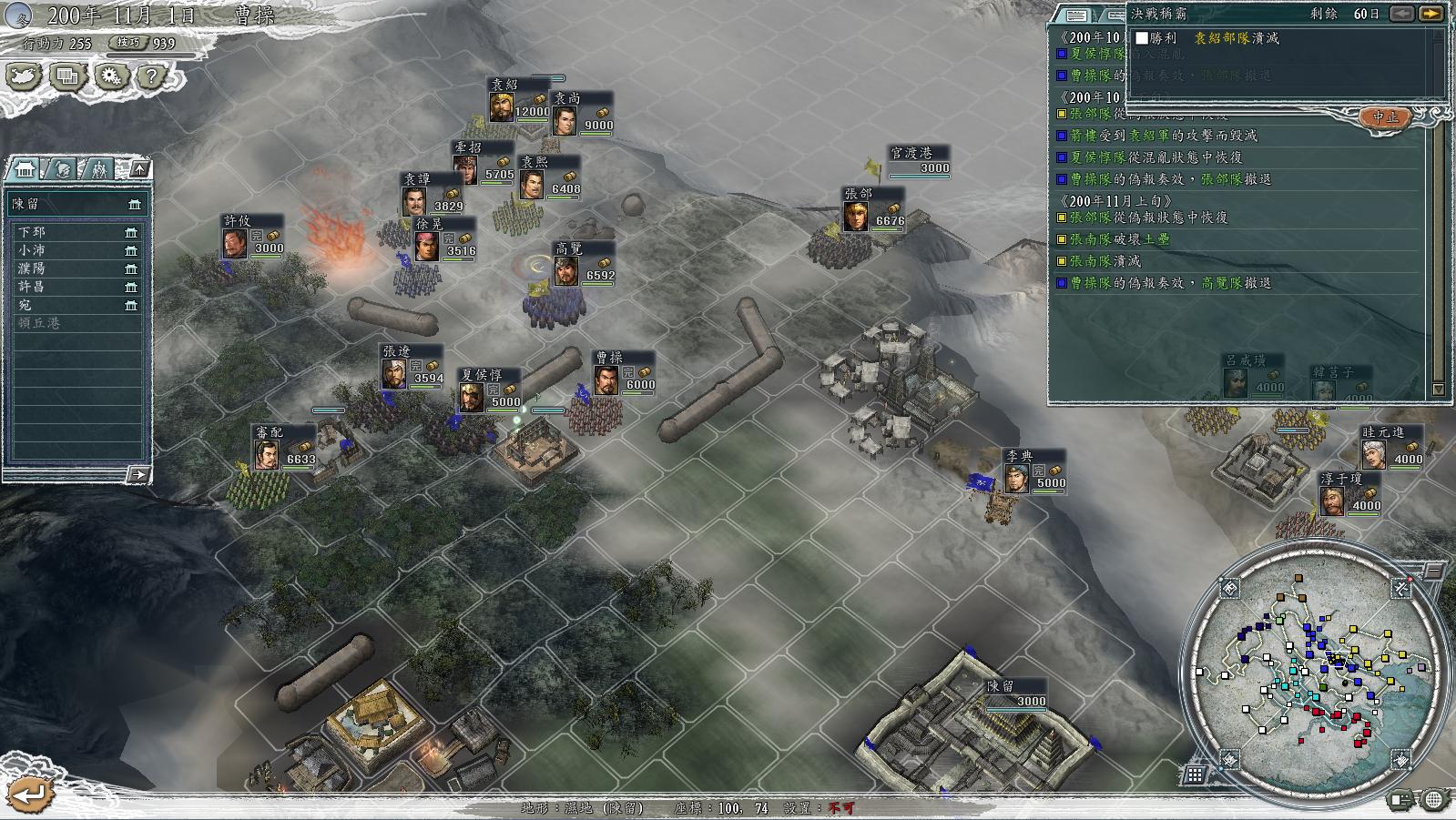Open the gear settings menu

(110, 76)
